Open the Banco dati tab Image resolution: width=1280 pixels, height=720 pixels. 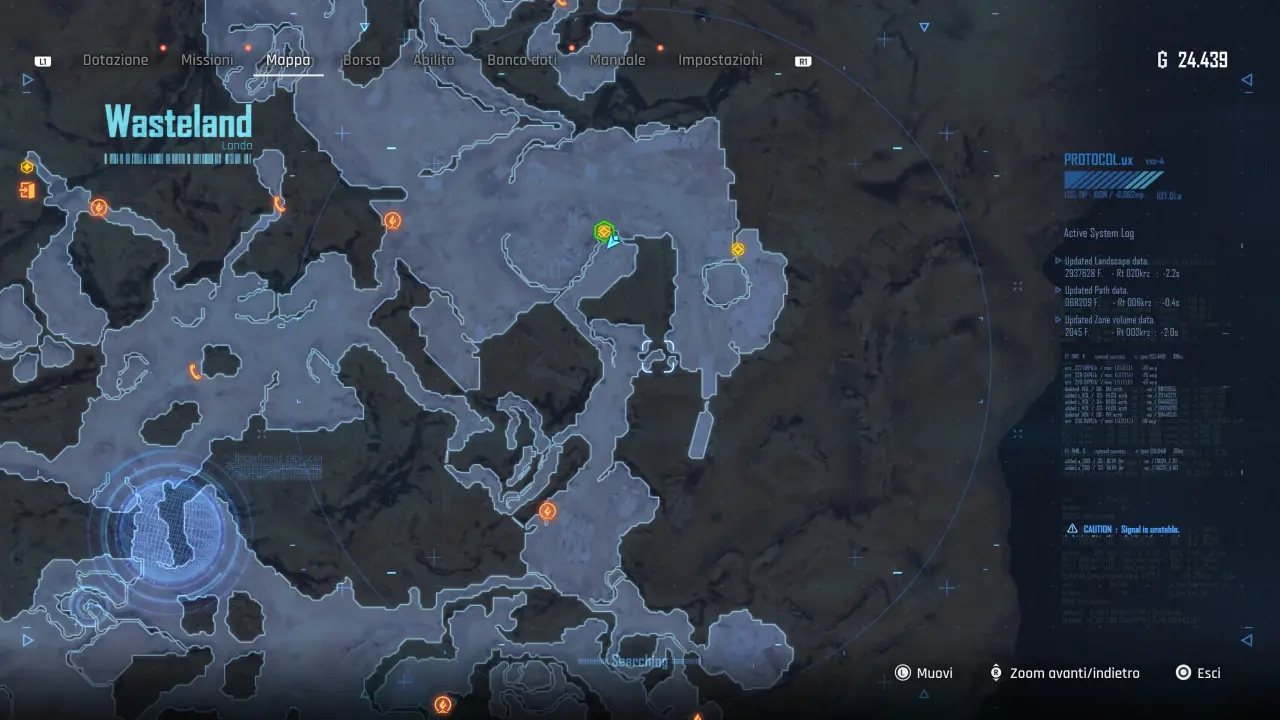522,60
